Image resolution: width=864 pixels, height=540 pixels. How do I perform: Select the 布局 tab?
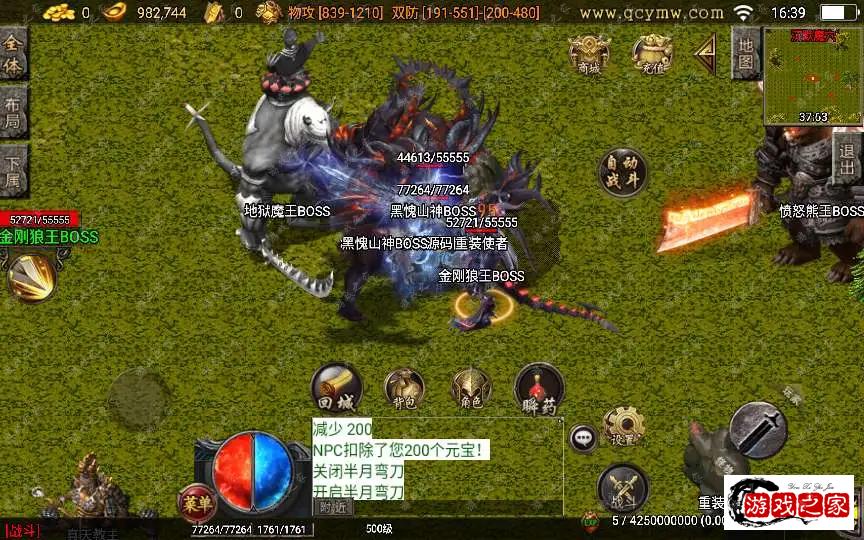[x=13, y=113]
